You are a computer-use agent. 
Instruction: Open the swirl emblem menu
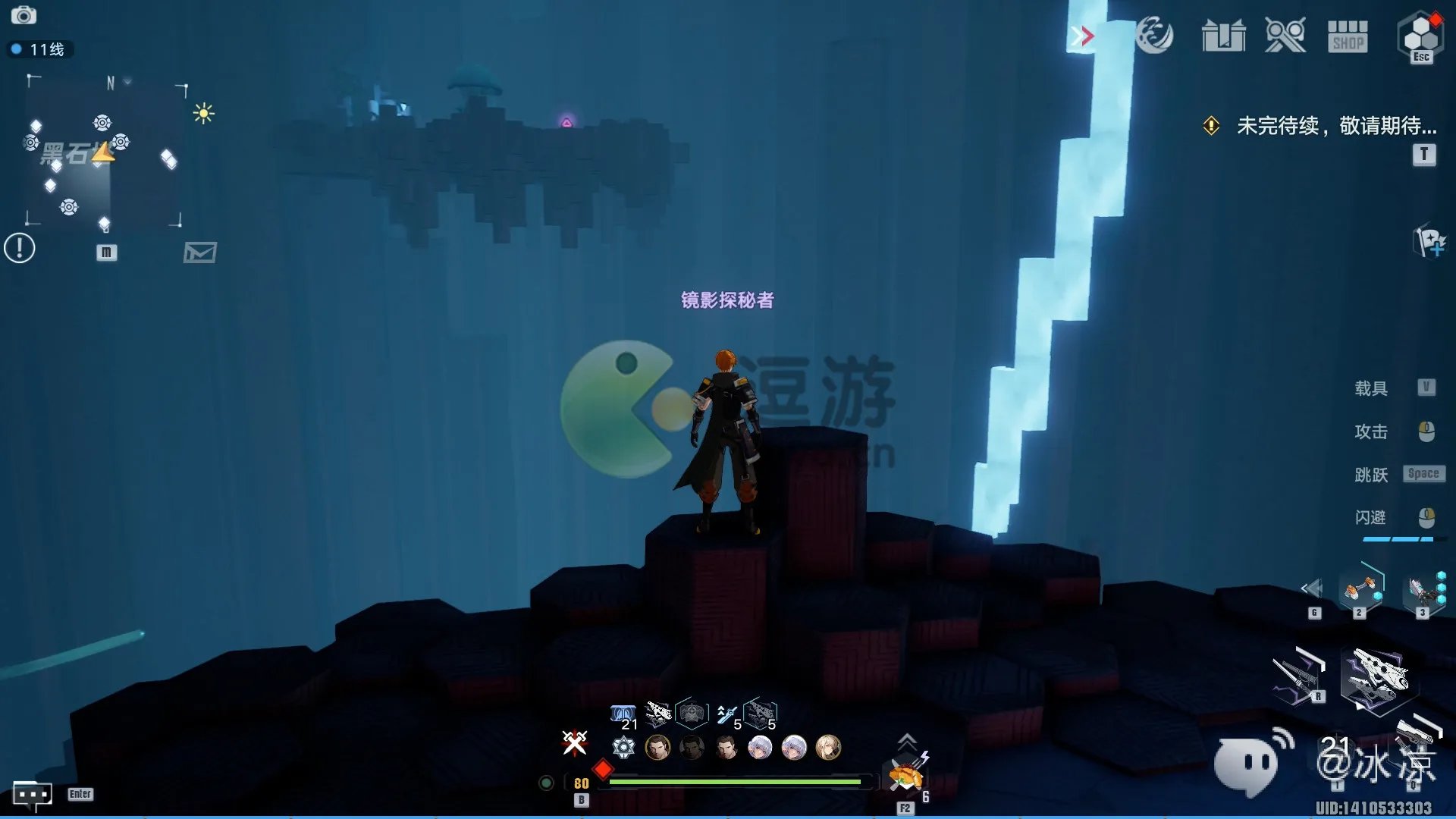[x=1154, y=36]
